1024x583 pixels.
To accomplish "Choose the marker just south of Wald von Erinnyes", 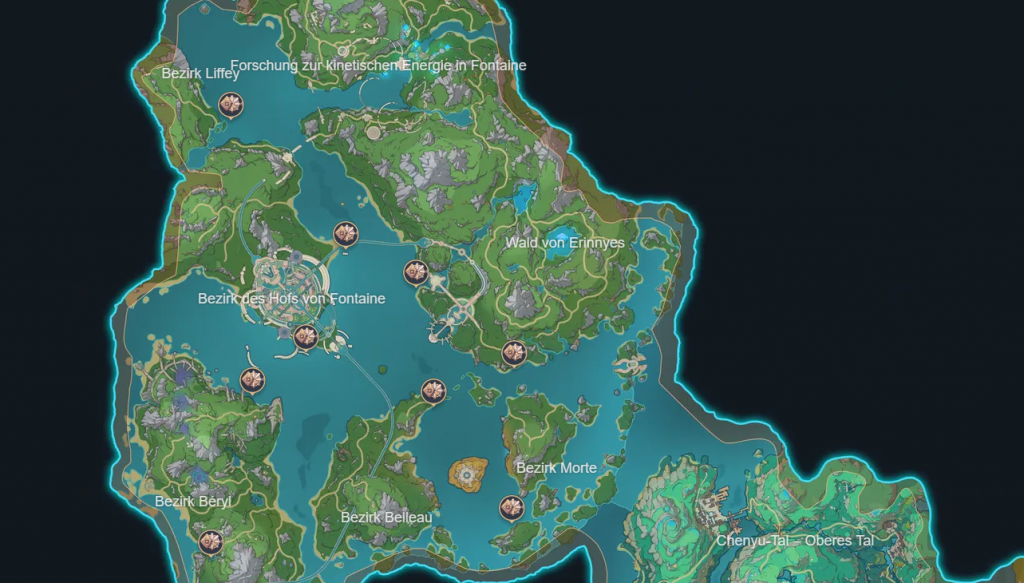I will click(513, 351).
